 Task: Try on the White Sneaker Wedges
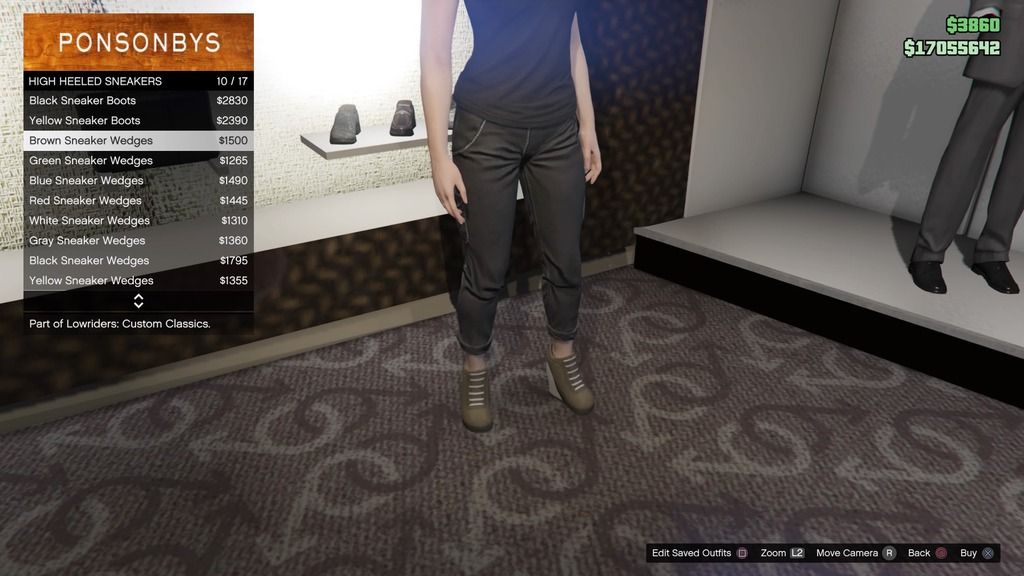(138, 221)
